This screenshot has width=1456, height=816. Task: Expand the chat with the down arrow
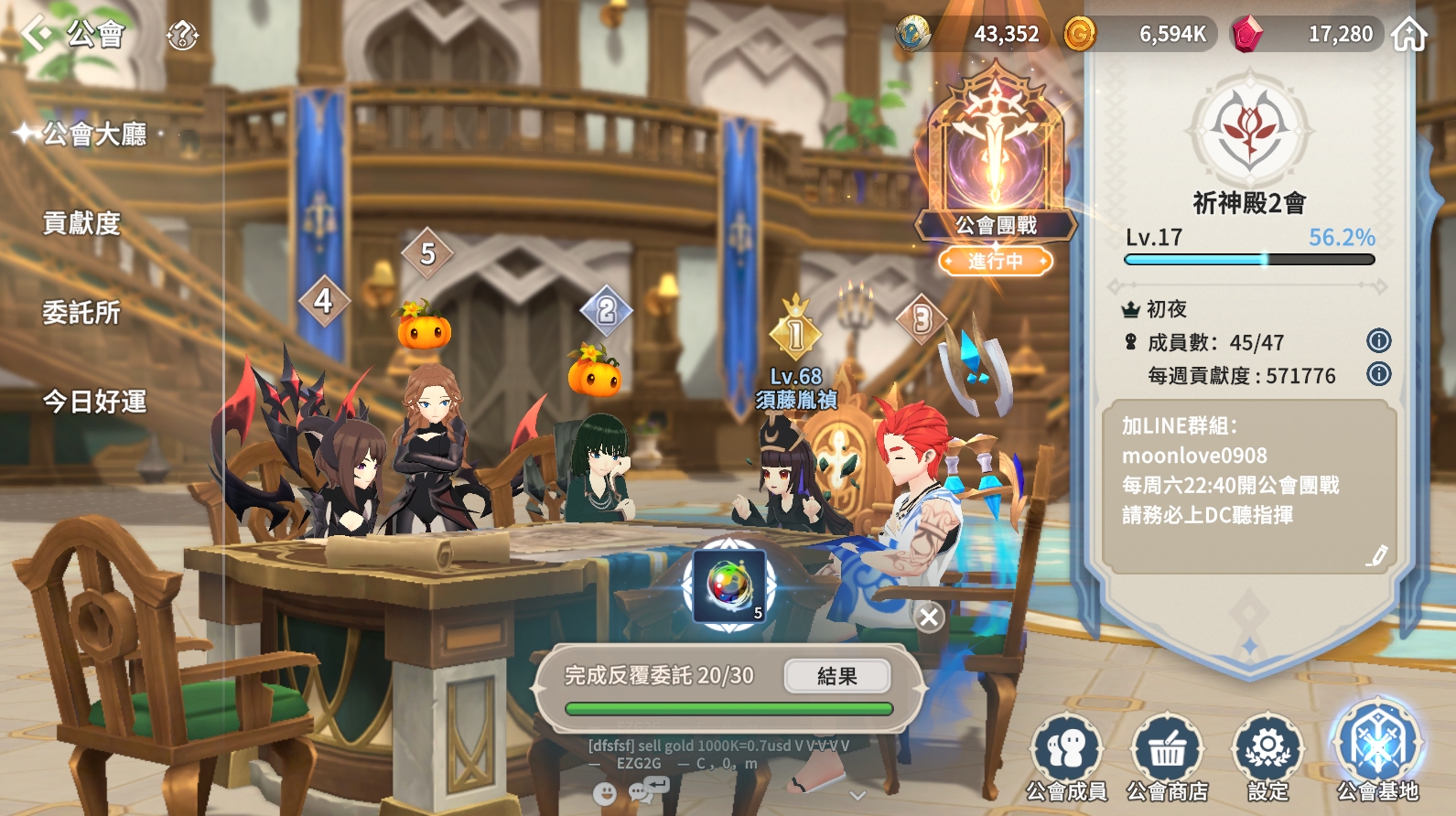pyautogui.click(x=857, y=795)
